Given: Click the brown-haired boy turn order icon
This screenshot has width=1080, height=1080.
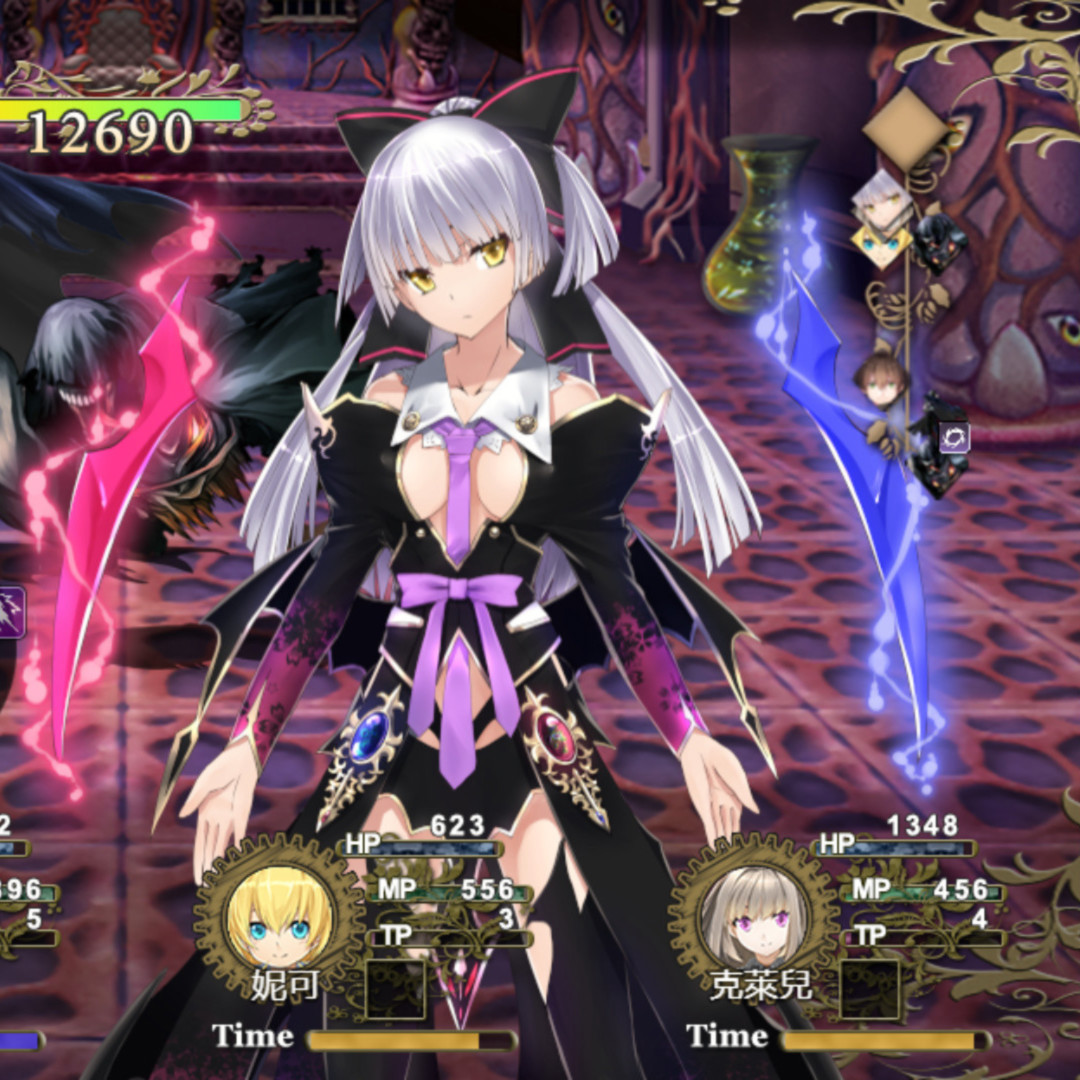Looking at the screenshot, I should [x=881, y=380].
